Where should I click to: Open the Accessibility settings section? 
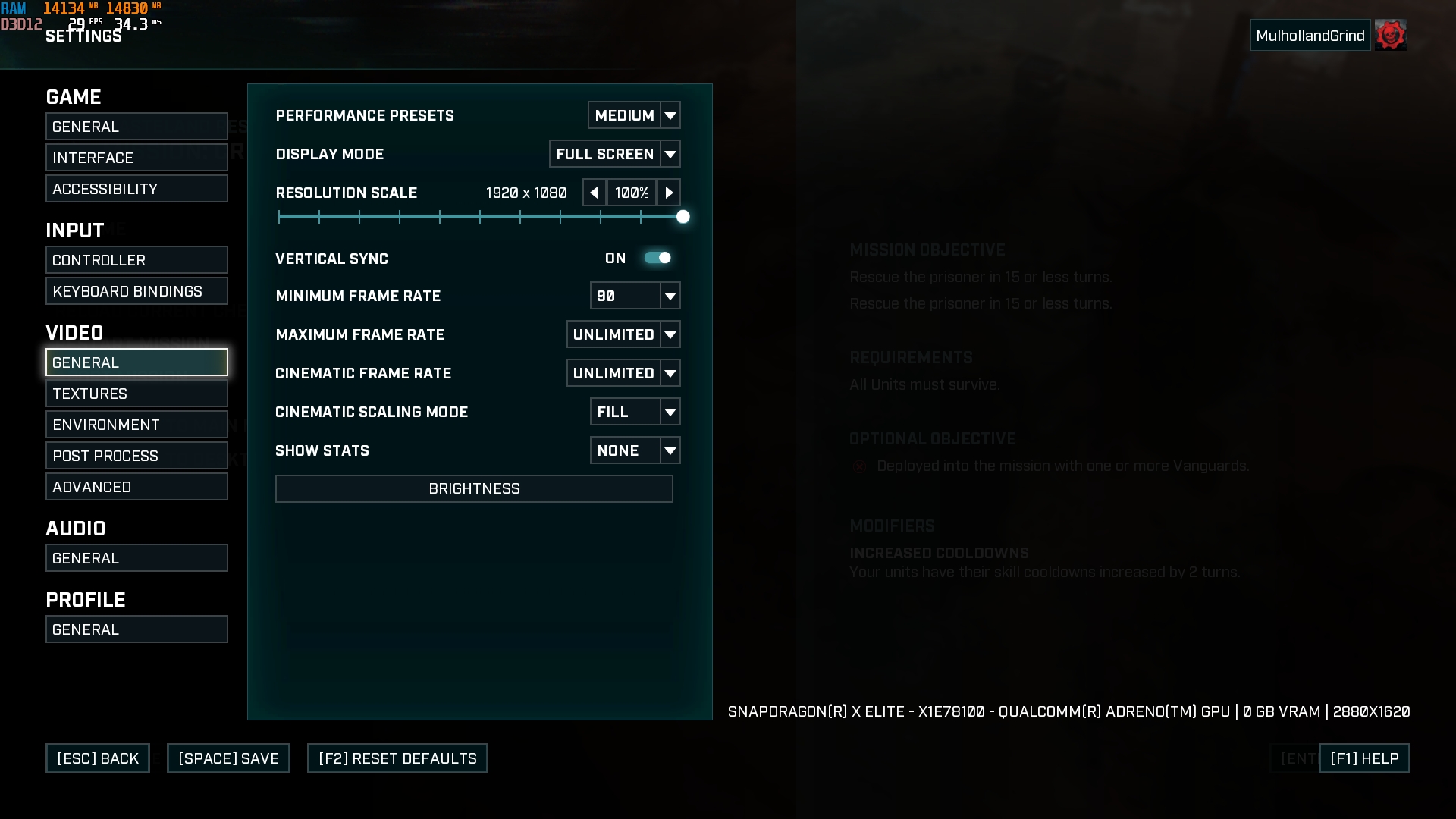(x=136, y=189)
